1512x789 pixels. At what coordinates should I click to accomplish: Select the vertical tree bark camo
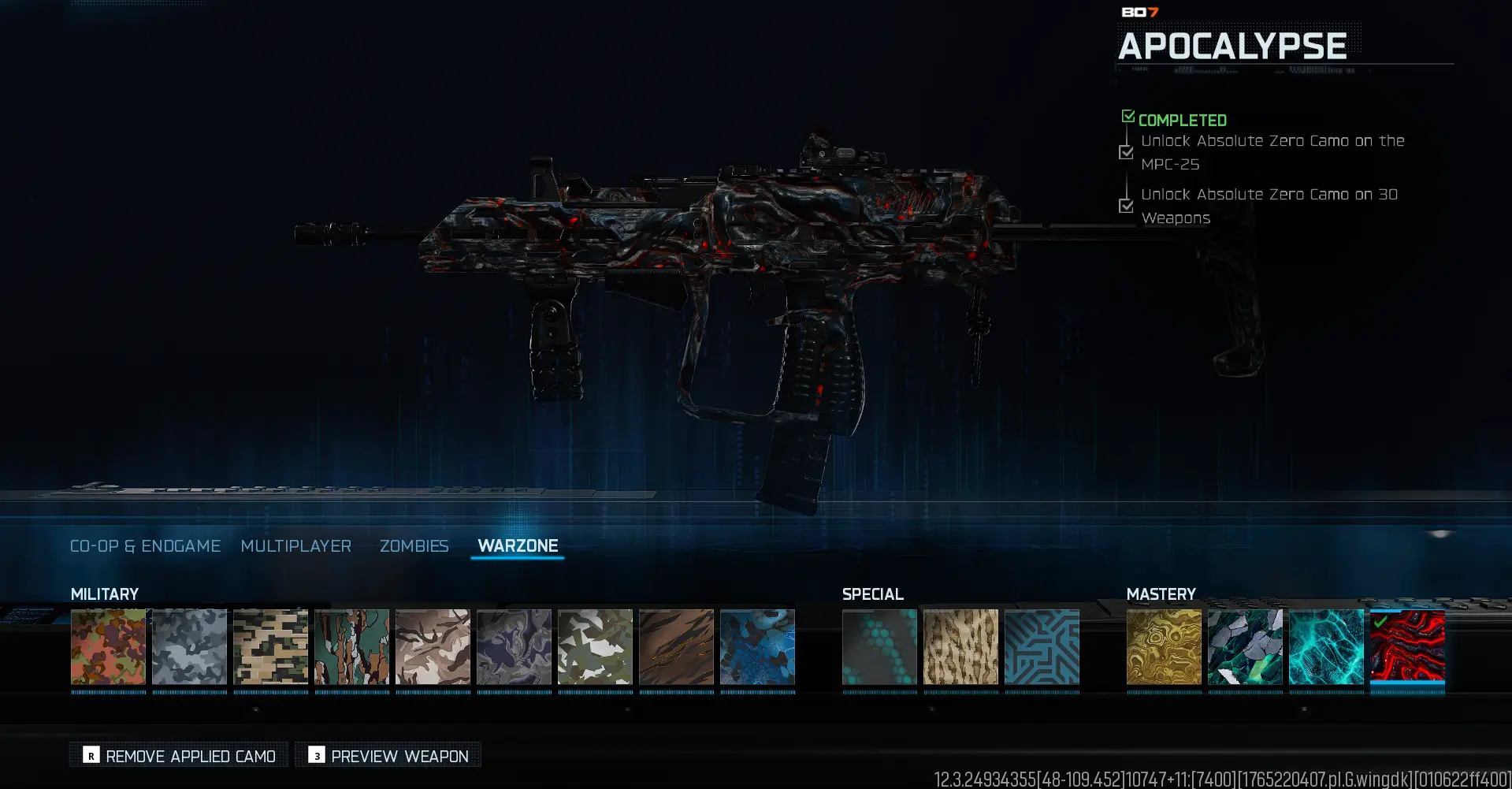(351, 649)
